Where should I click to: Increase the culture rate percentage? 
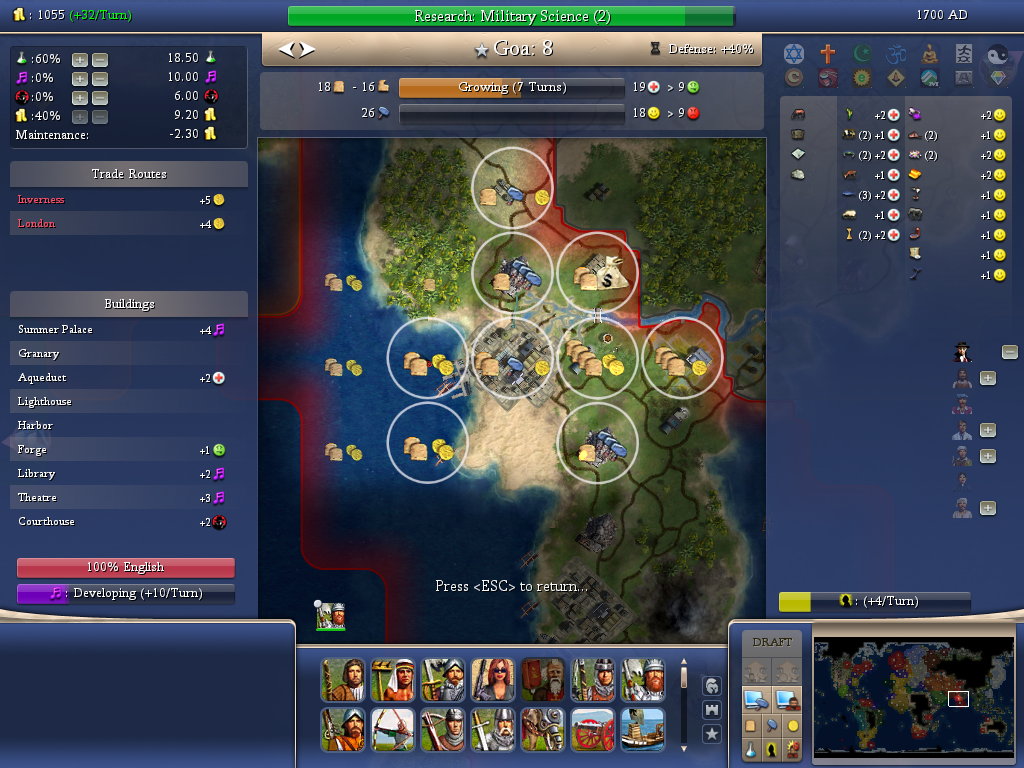[80, 78]
